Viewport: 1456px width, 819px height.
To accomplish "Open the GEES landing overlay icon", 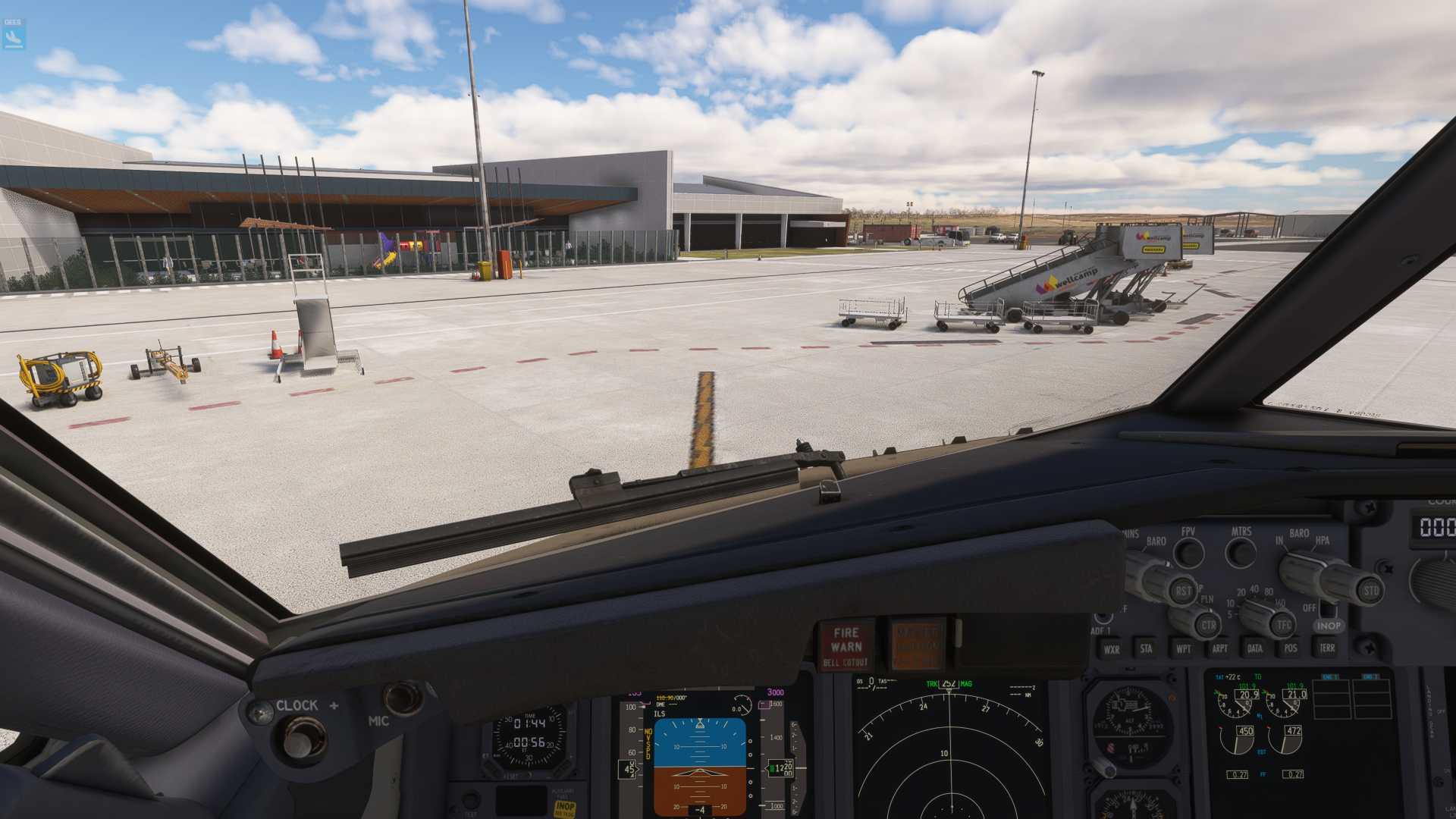I will coord(14,34).
